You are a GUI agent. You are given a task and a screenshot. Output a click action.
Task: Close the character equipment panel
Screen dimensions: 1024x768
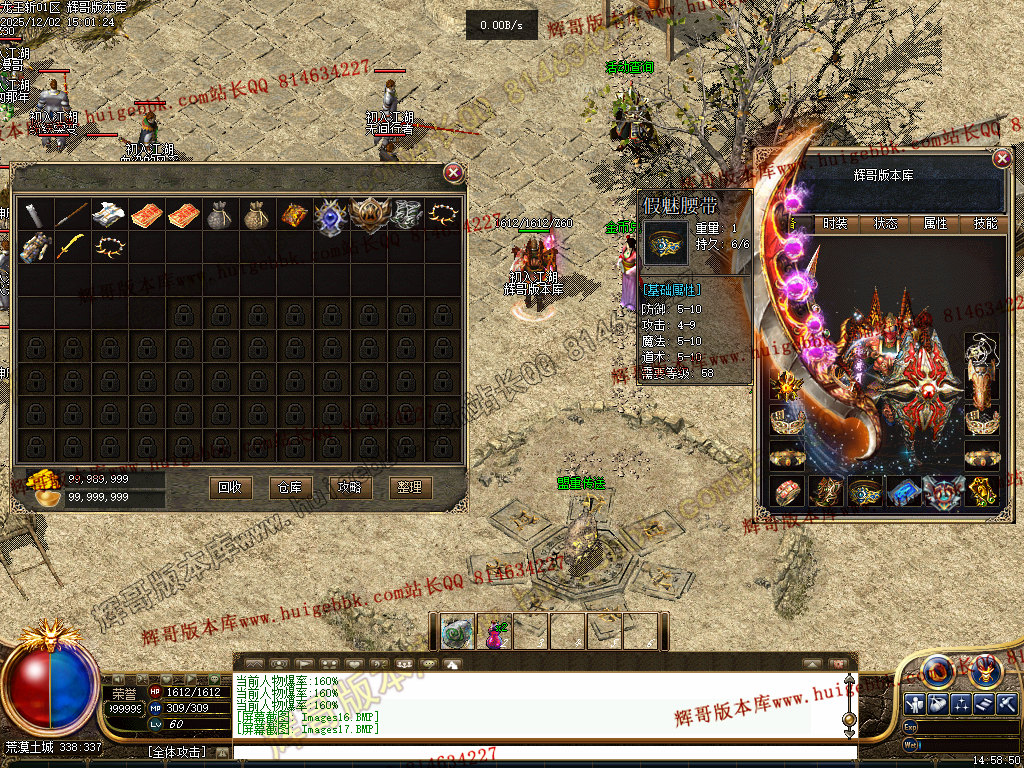point(1002,159)
